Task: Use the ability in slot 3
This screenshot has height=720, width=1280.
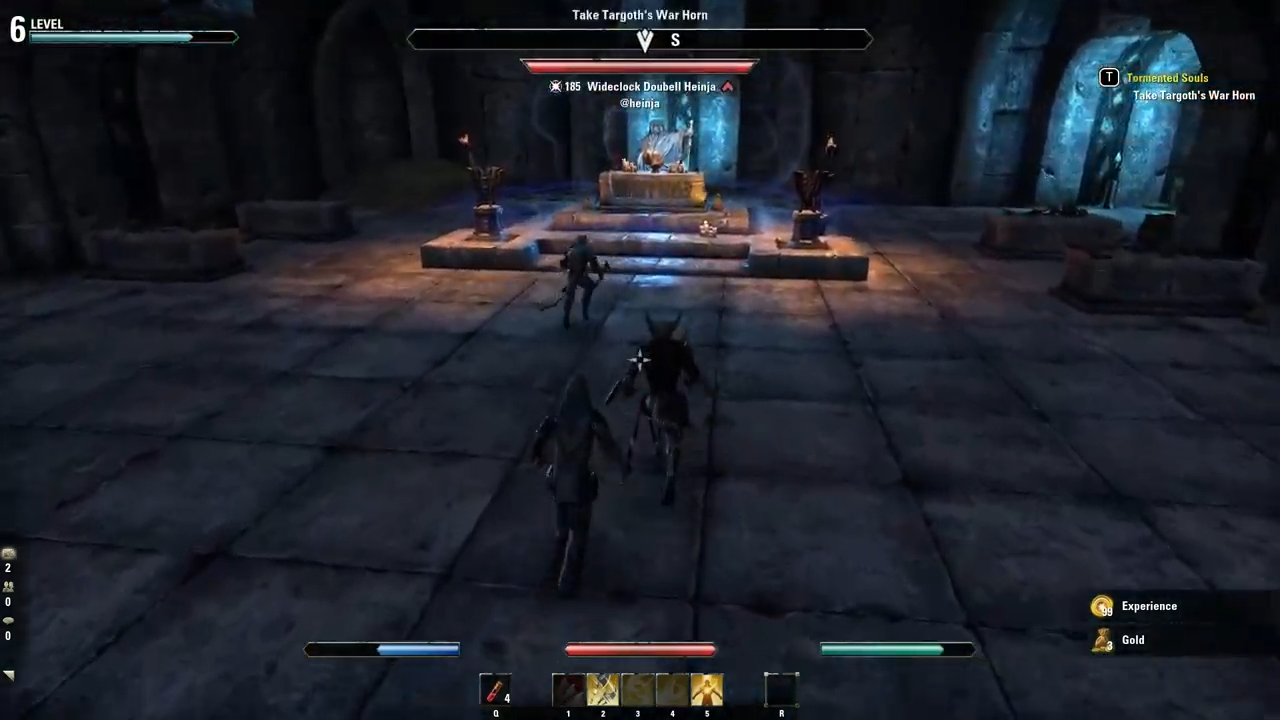Action: click(637, 690)
